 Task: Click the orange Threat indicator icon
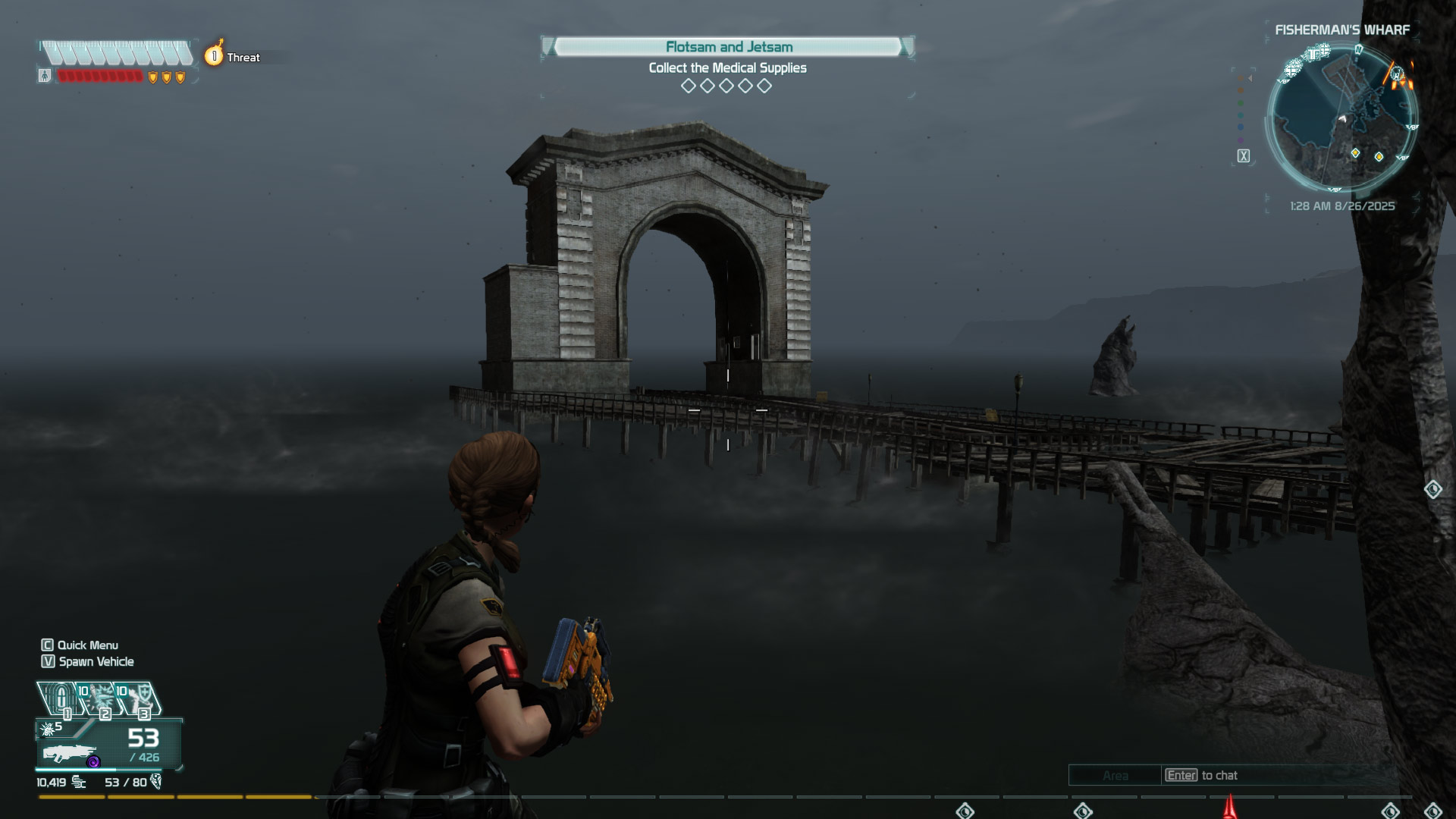[215, 56]
